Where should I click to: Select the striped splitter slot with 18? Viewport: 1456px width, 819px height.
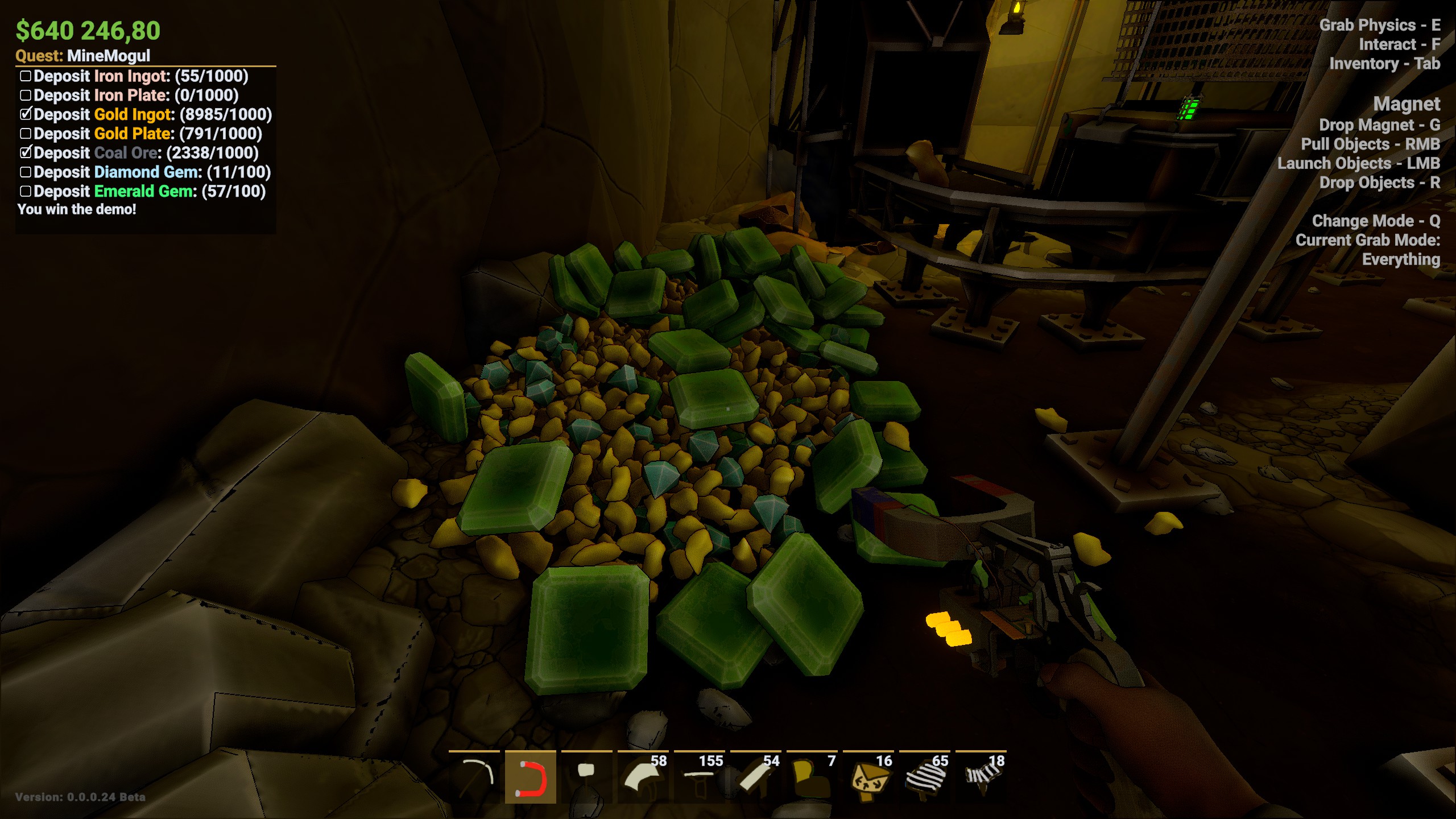(x=981, y=777)
